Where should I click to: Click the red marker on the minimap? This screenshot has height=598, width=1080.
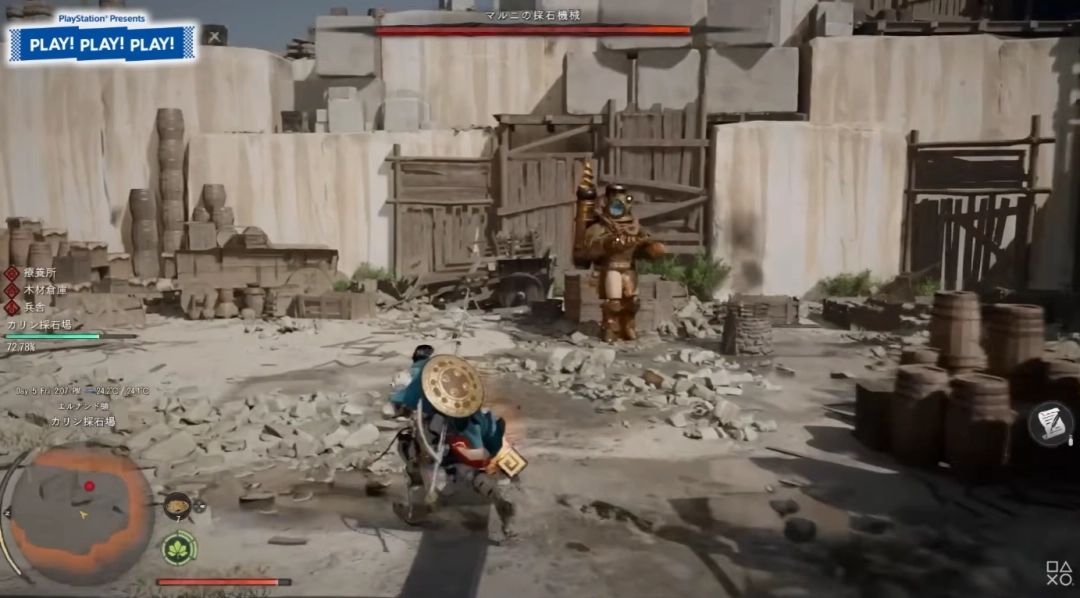point(89,487)
